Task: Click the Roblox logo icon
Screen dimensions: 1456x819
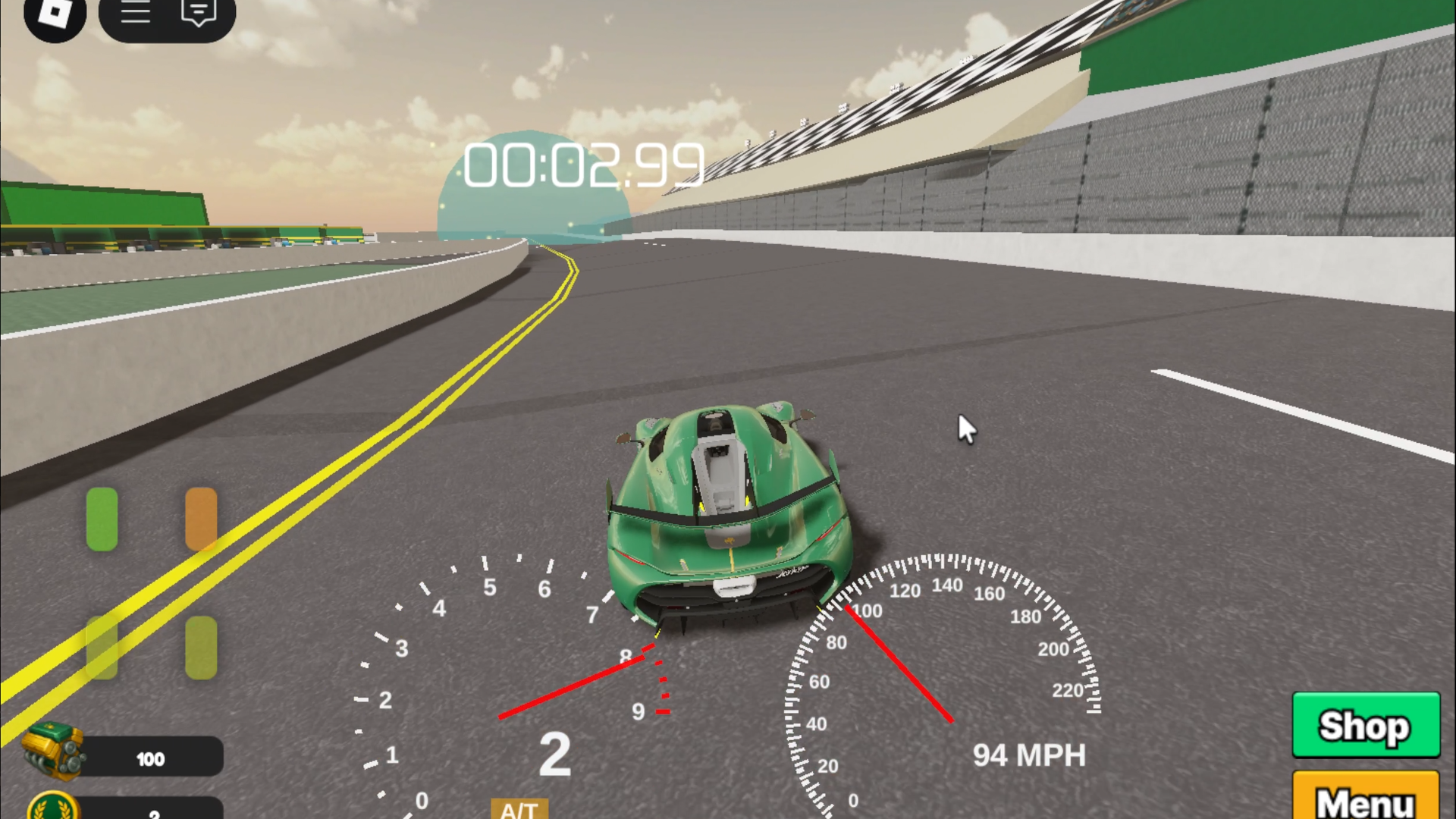Action: click(55, 14)
